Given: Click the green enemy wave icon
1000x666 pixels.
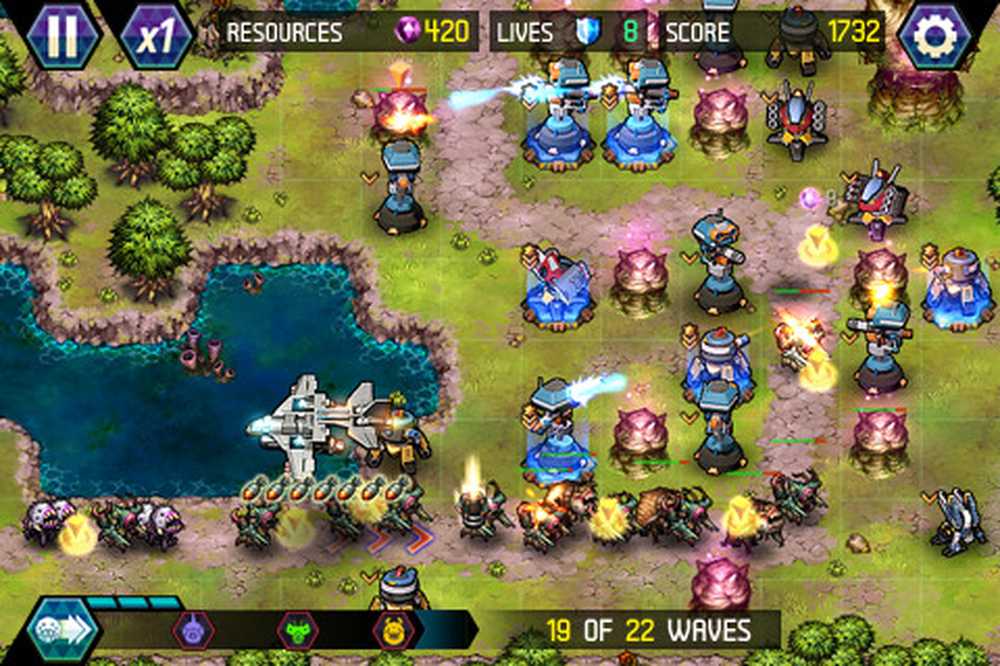Looking at the screenshot, I should 297,630.
